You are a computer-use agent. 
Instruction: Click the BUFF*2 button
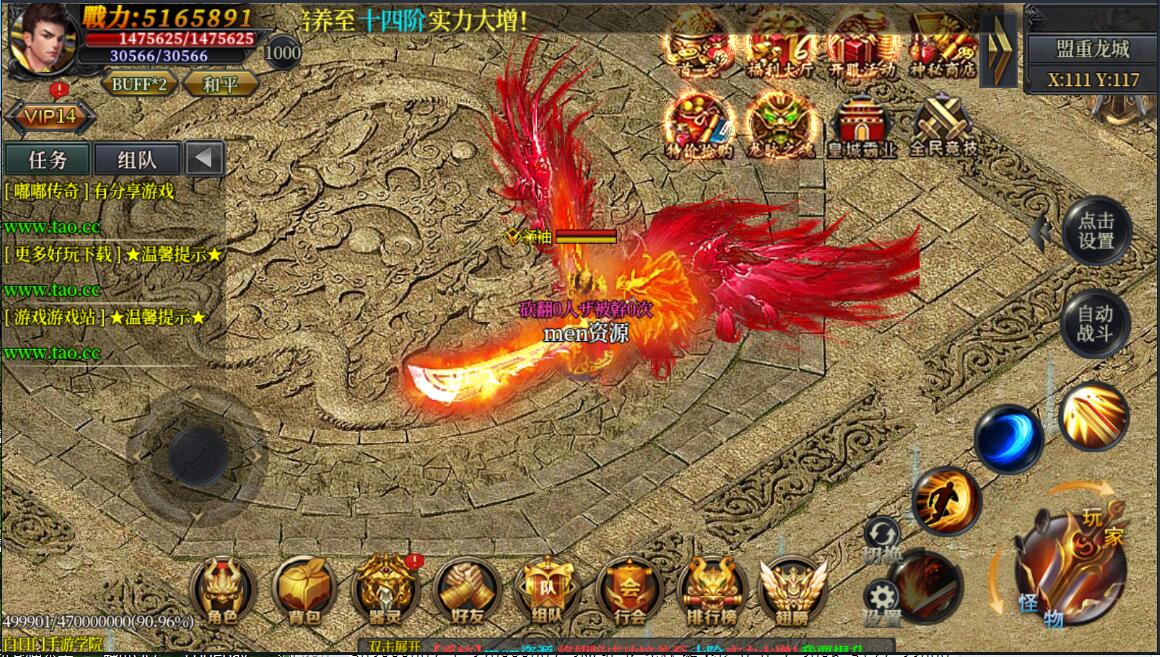[x=139, y=84]
